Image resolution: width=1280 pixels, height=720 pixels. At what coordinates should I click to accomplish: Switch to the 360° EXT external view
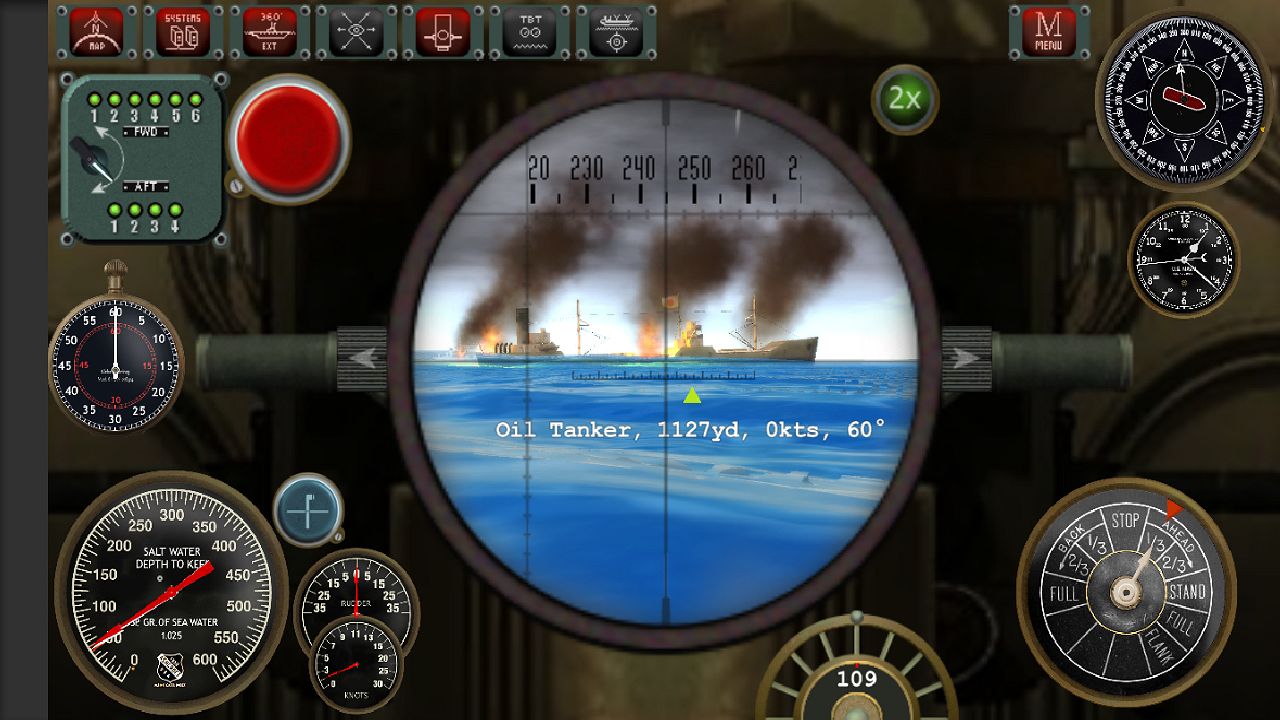(268, 30)
